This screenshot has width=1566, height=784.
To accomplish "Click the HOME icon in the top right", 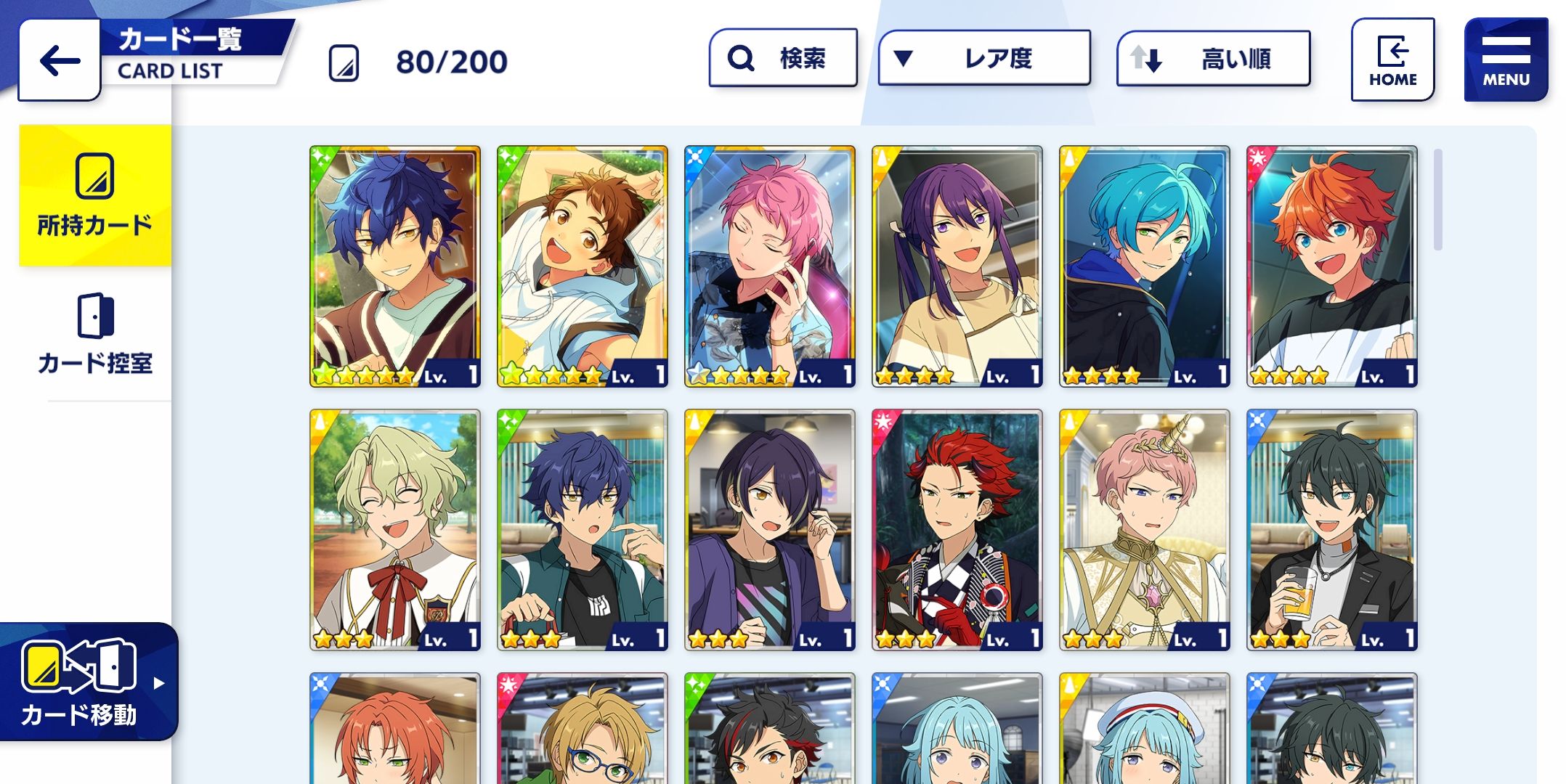I will click(x=1392, y=60).
